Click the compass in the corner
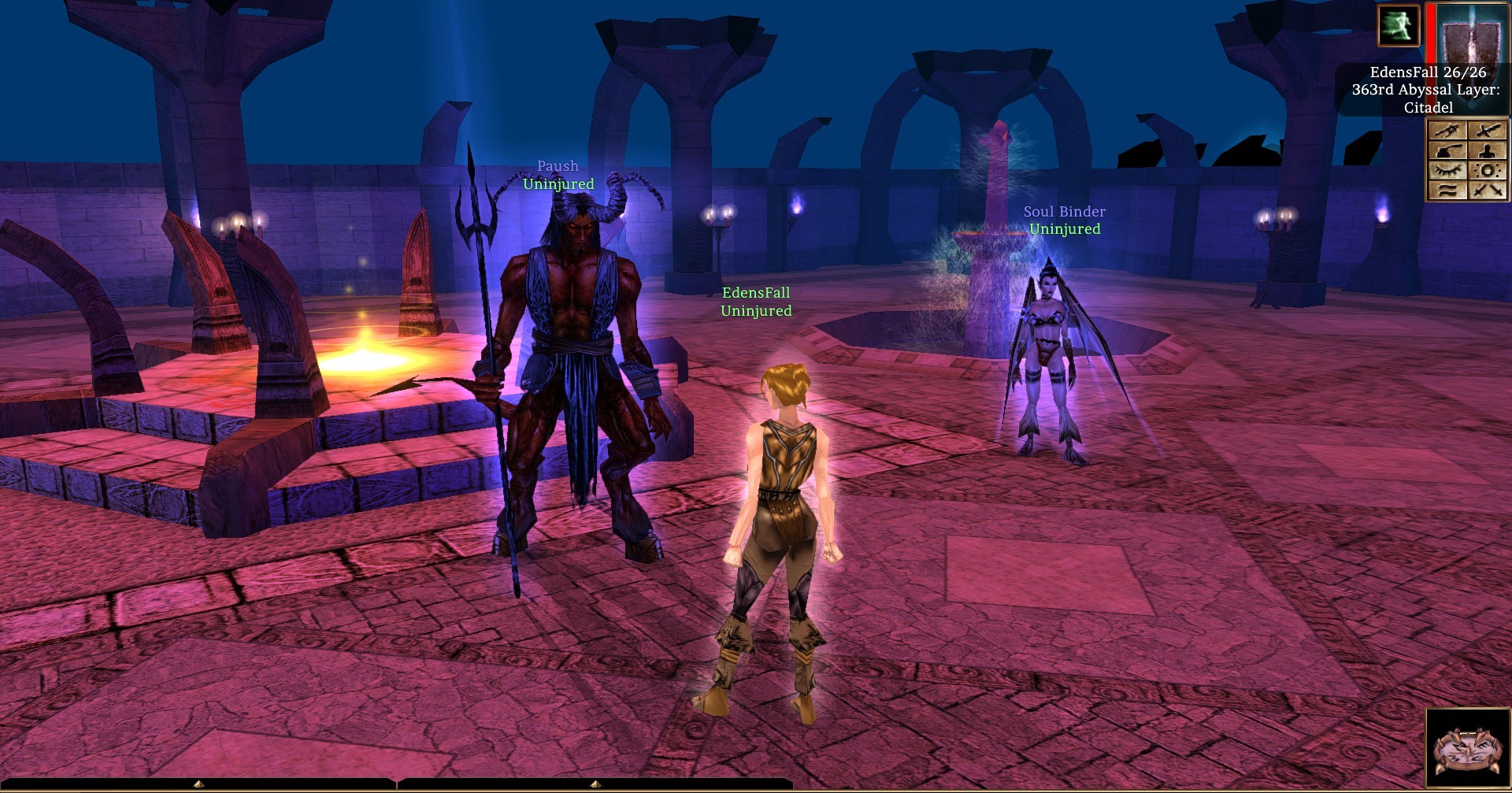This screenshot has height=793, width=1512. point(1466,749)
